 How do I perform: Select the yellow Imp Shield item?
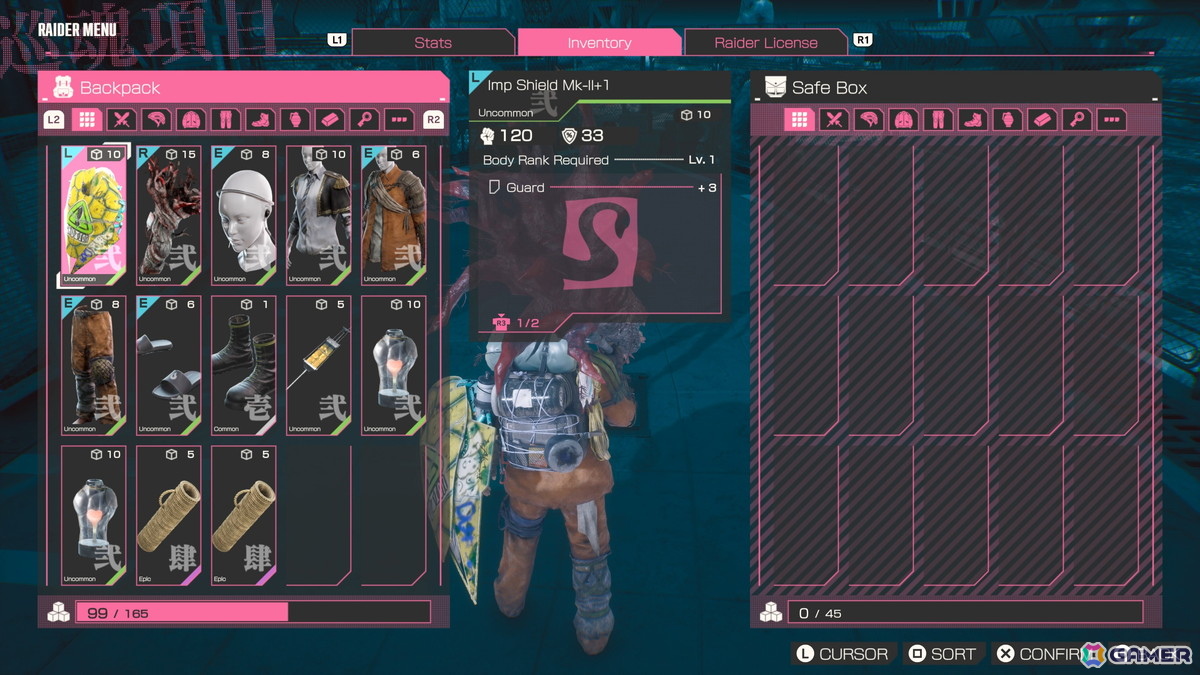pos(93,215)
